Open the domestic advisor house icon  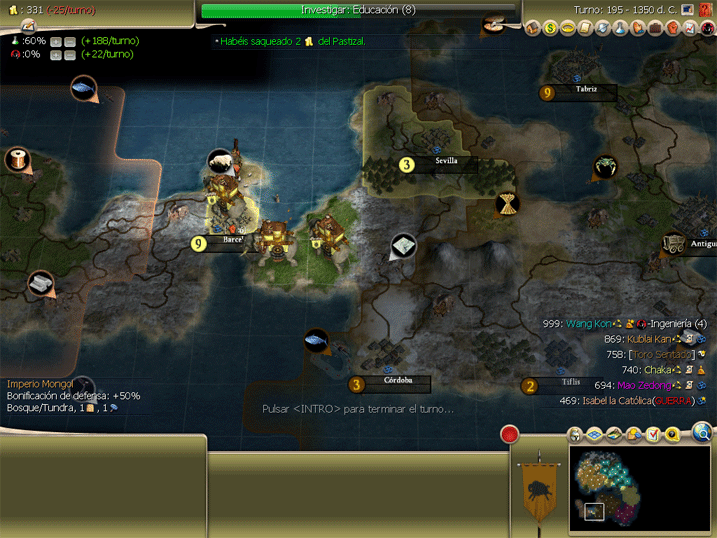click(x=533, y=29)
